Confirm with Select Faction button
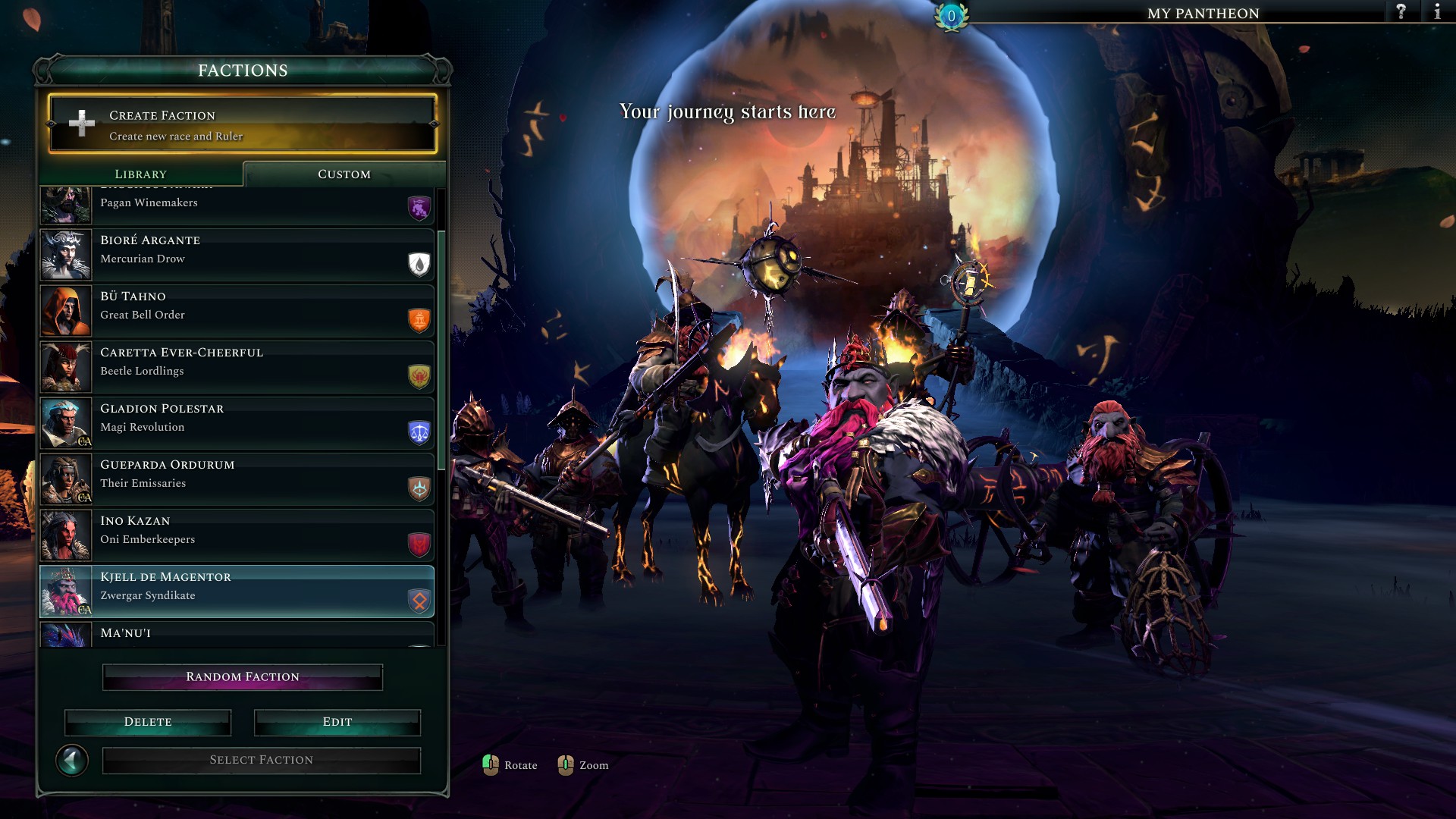 click(262, 760)
